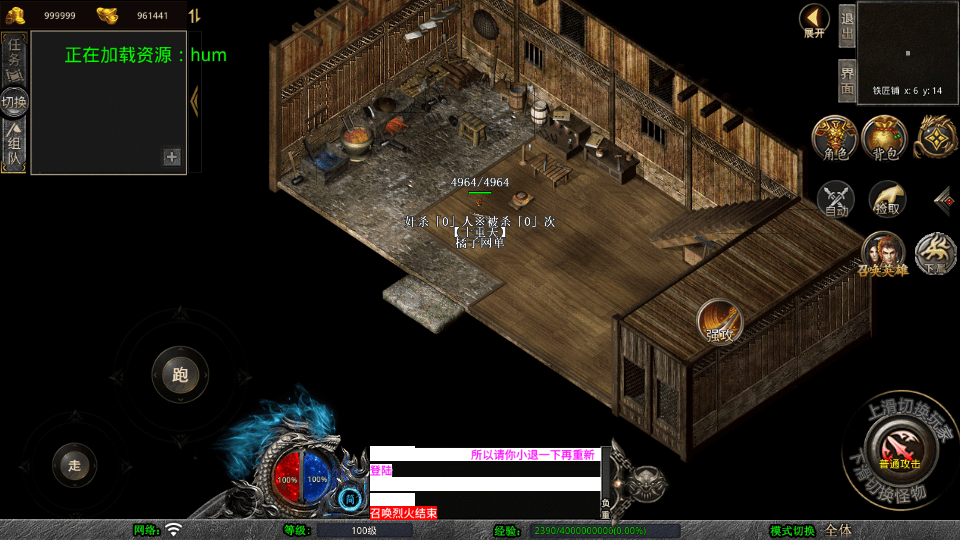960x540 pixels.
Task: Click the golden dragon emblem icon
Action: [936, 138]
